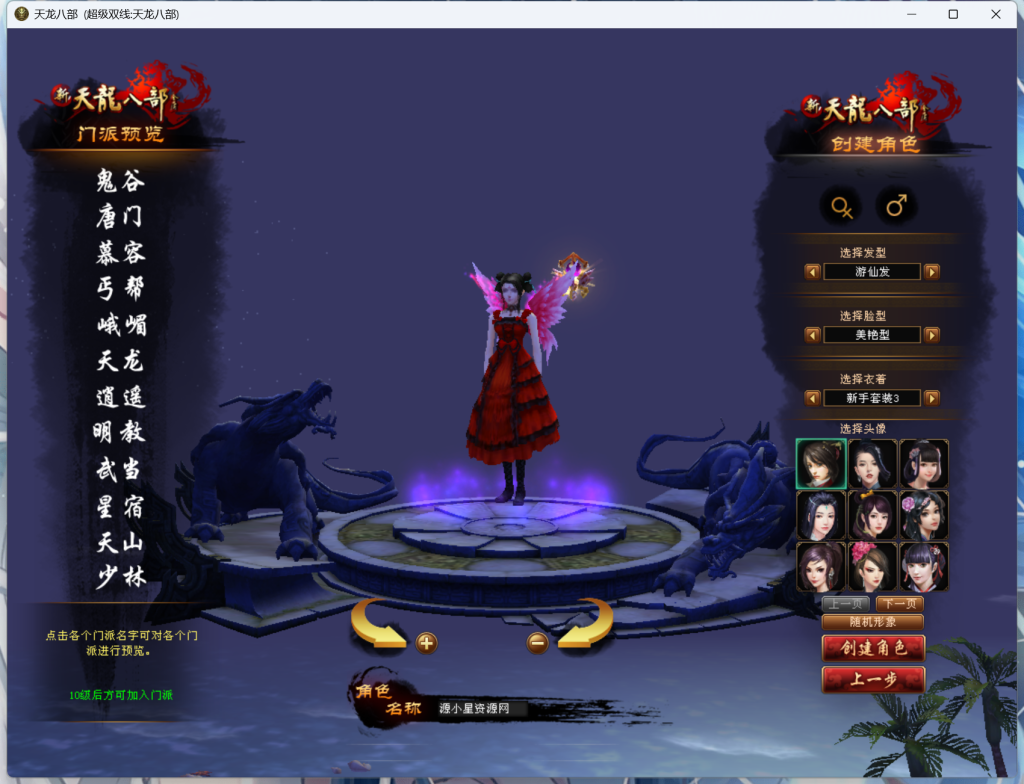This screenshot has height=784, width=1024.
Task: Randomize appearance with 随机形象
Action: (x=872, y=621)
